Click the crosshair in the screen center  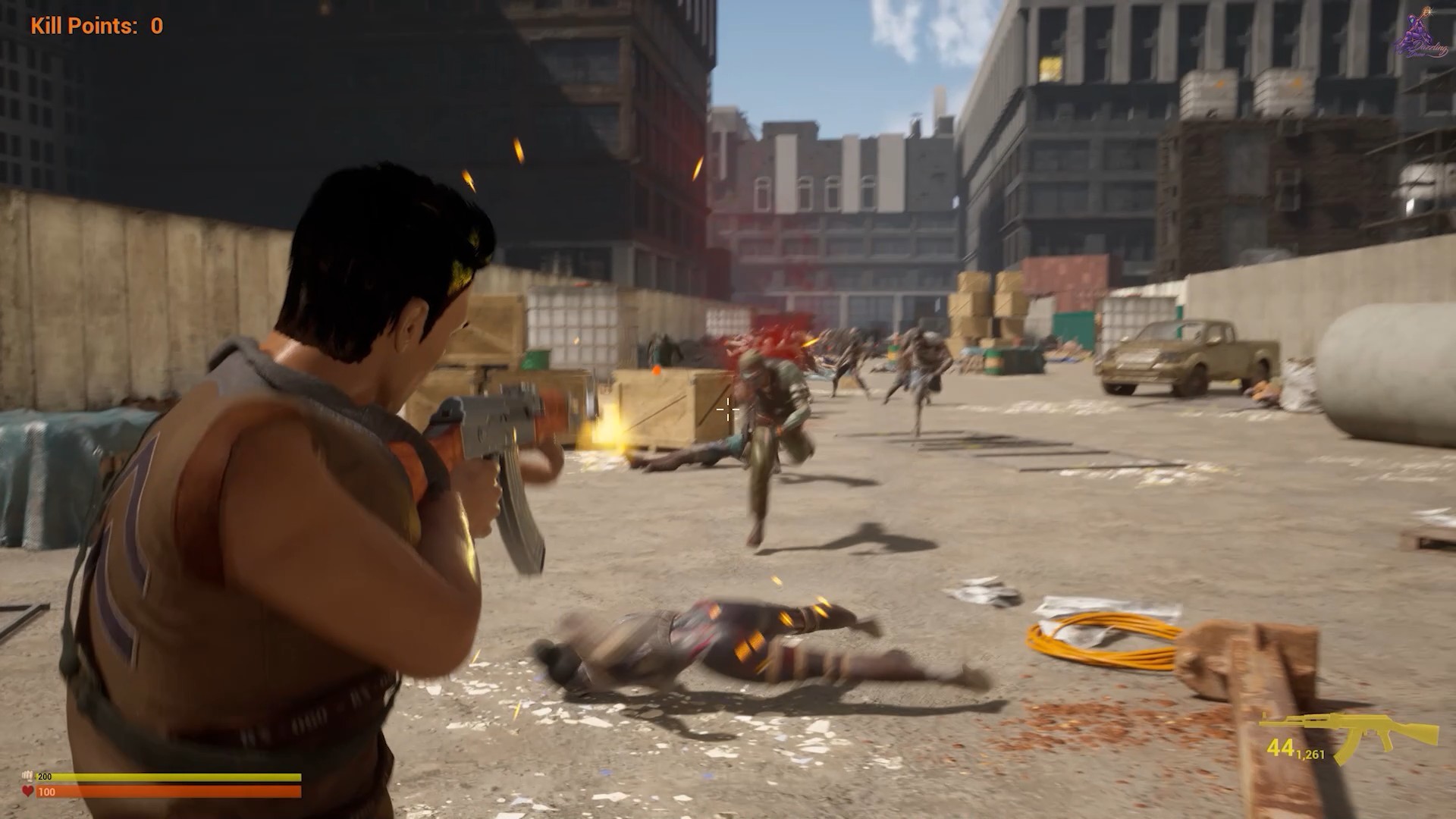(727, 409)
